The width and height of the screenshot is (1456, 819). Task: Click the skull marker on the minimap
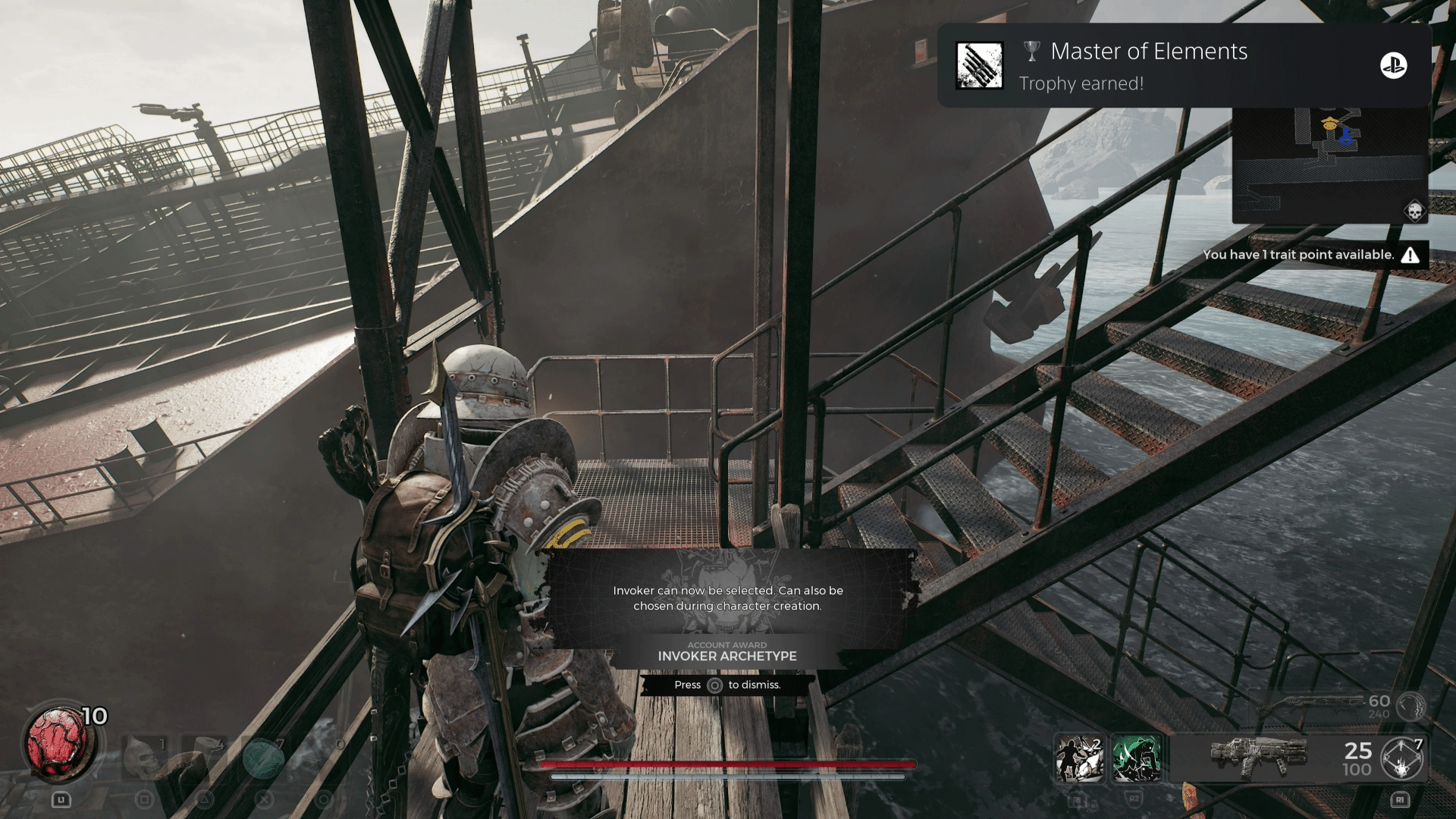point(1414,211)
